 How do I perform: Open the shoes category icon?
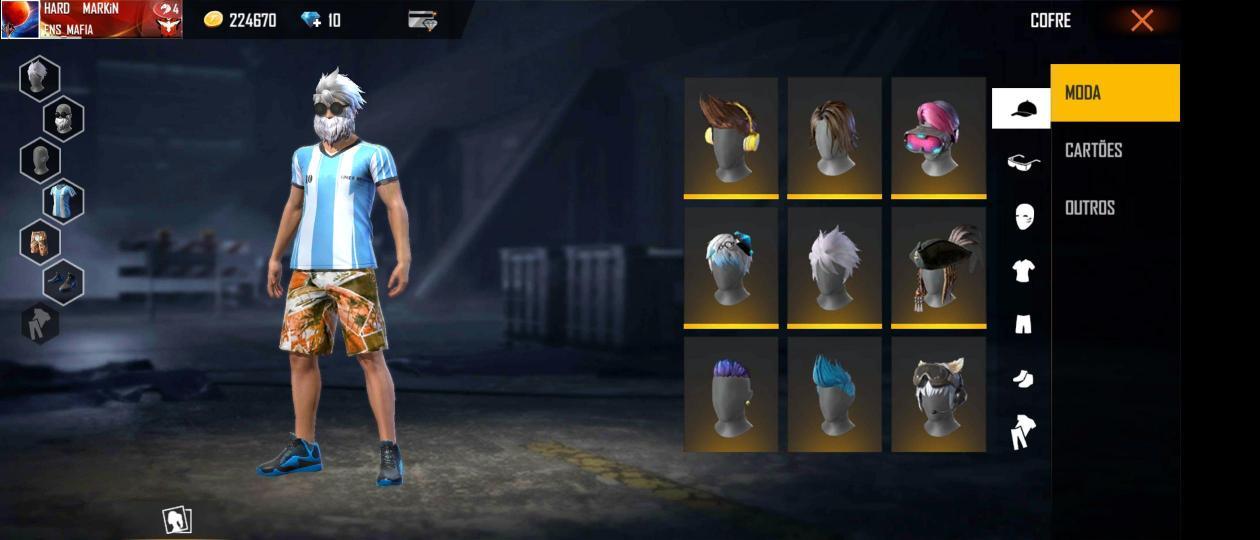click(x=1023, y=378)
